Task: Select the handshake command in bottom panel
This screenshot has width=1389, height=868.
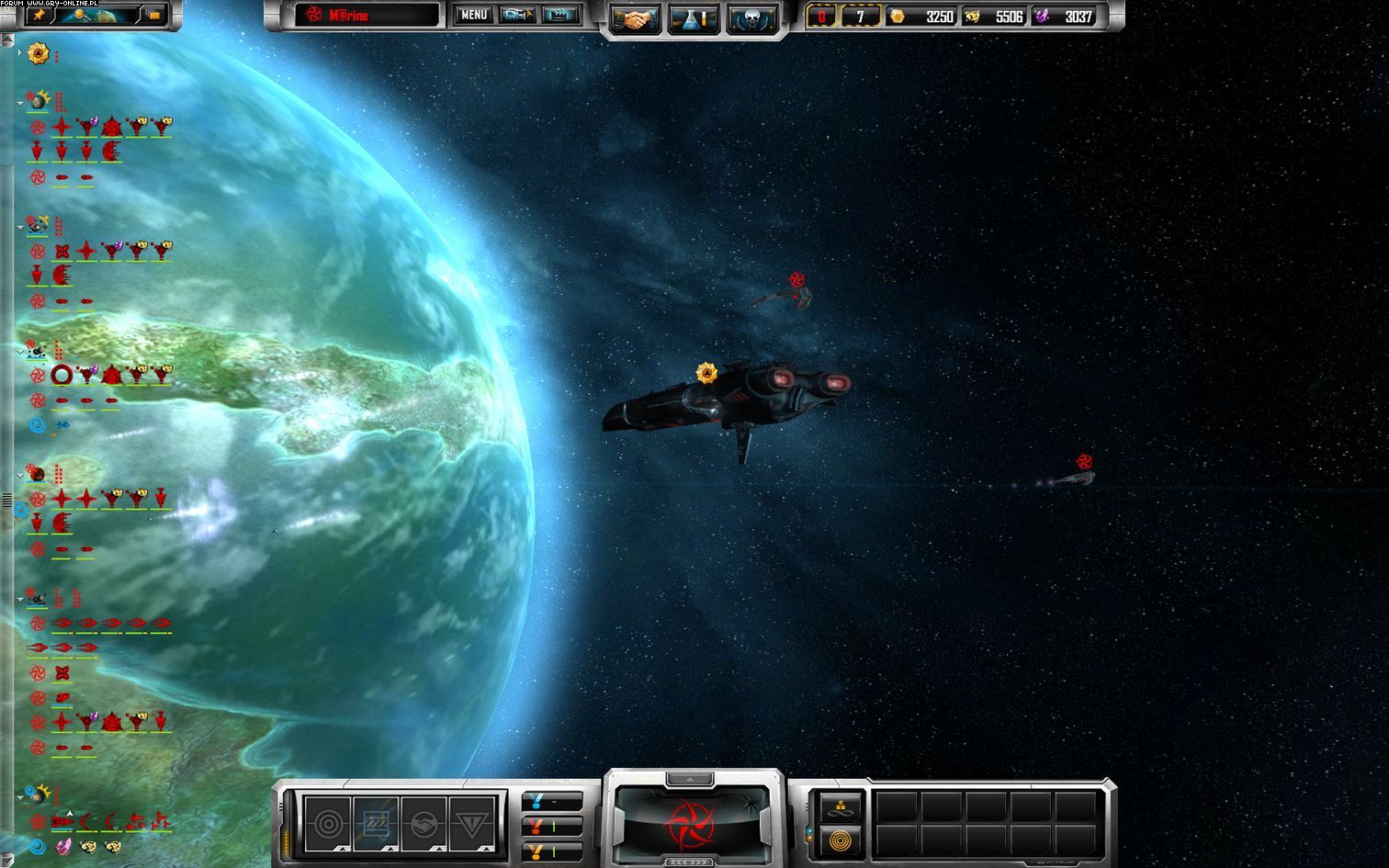Action: pyautogui.click(x=423, y=823)
